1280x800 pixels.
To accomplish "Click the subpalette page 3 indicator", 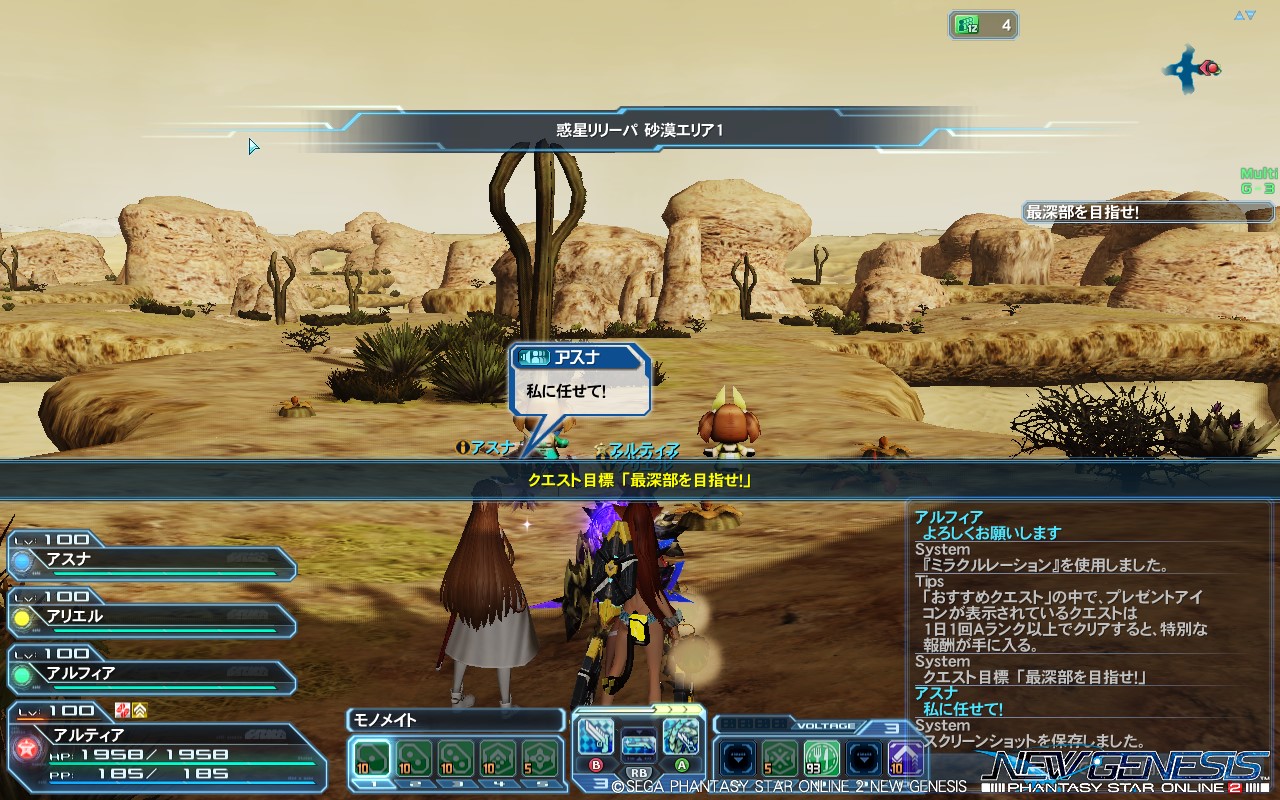I will click(x=598, y=784).
